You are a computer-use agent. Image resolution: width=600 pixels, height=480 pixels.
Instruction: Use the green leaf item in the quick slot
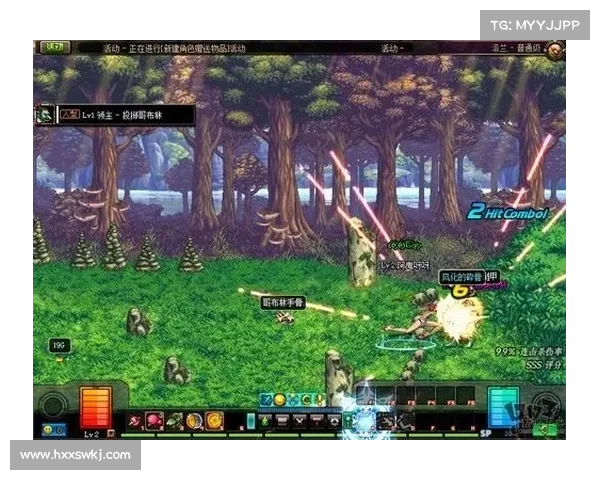point(174,421)
